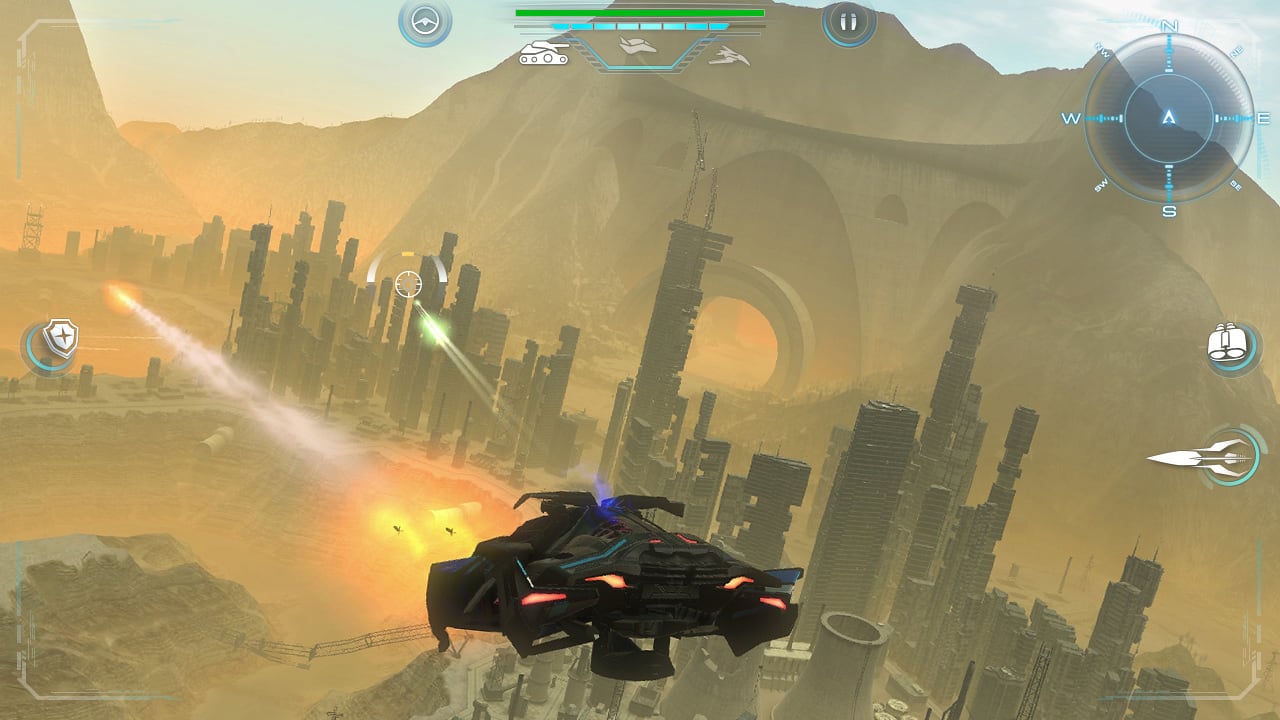The width and height of the screenshot is (1280, 720).
Task: Click the arc gauge around the reticle
Action: 410,262
